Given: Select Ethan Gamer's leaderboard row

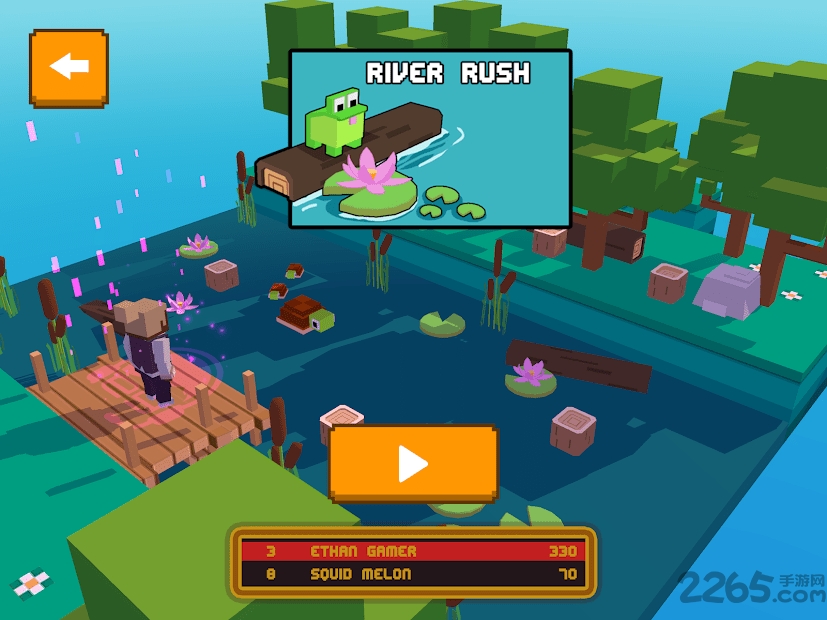Looking at the screenshot, I should [x=413, y=551].
